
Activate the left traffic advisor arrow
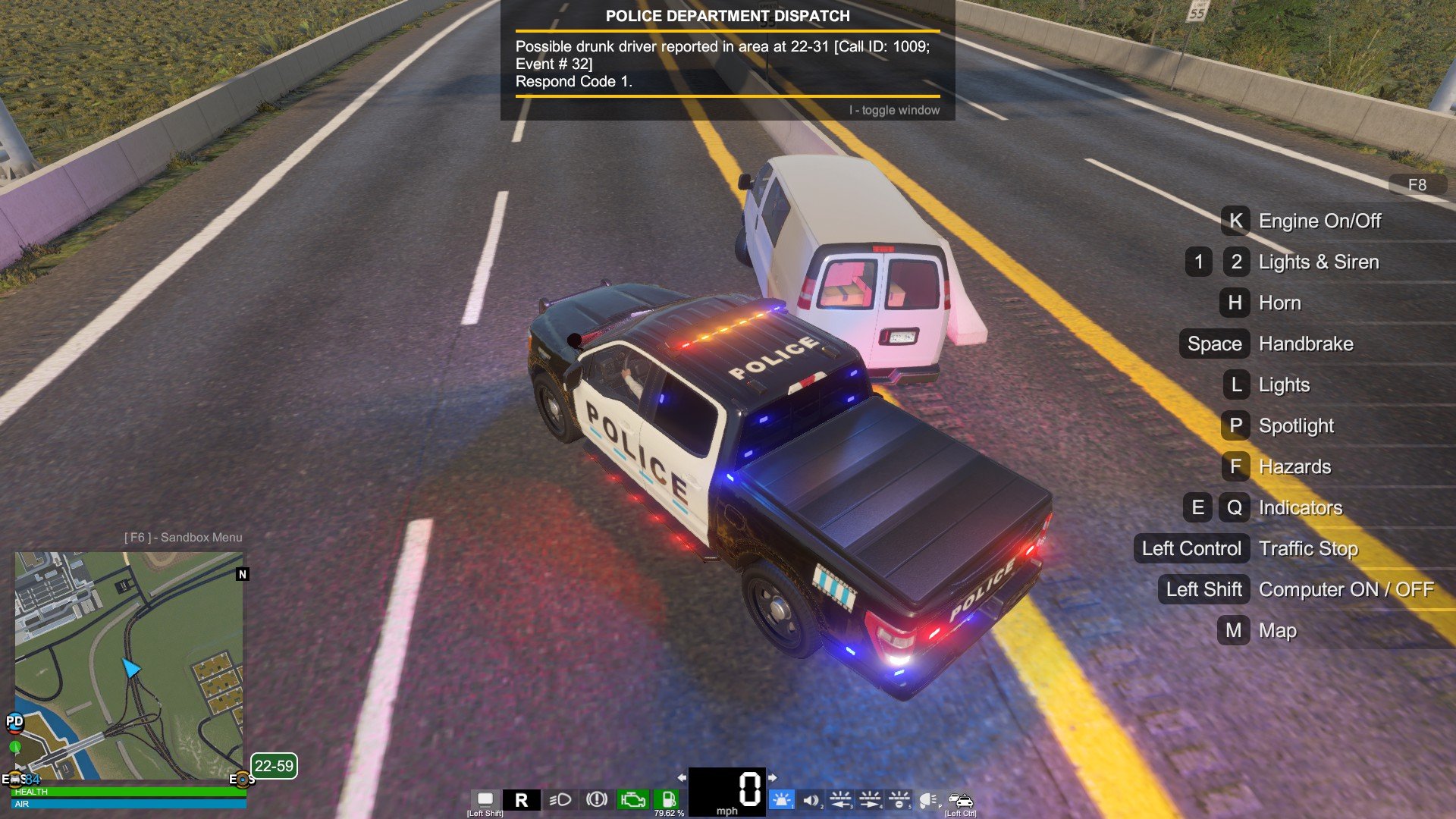[840, 799]
